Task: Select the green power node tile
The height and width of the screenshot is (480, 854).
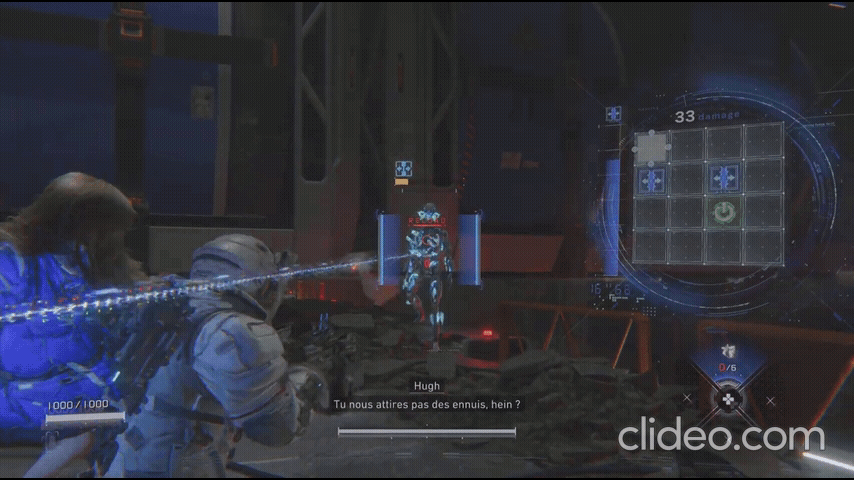Action: click(x=725, y=212)
